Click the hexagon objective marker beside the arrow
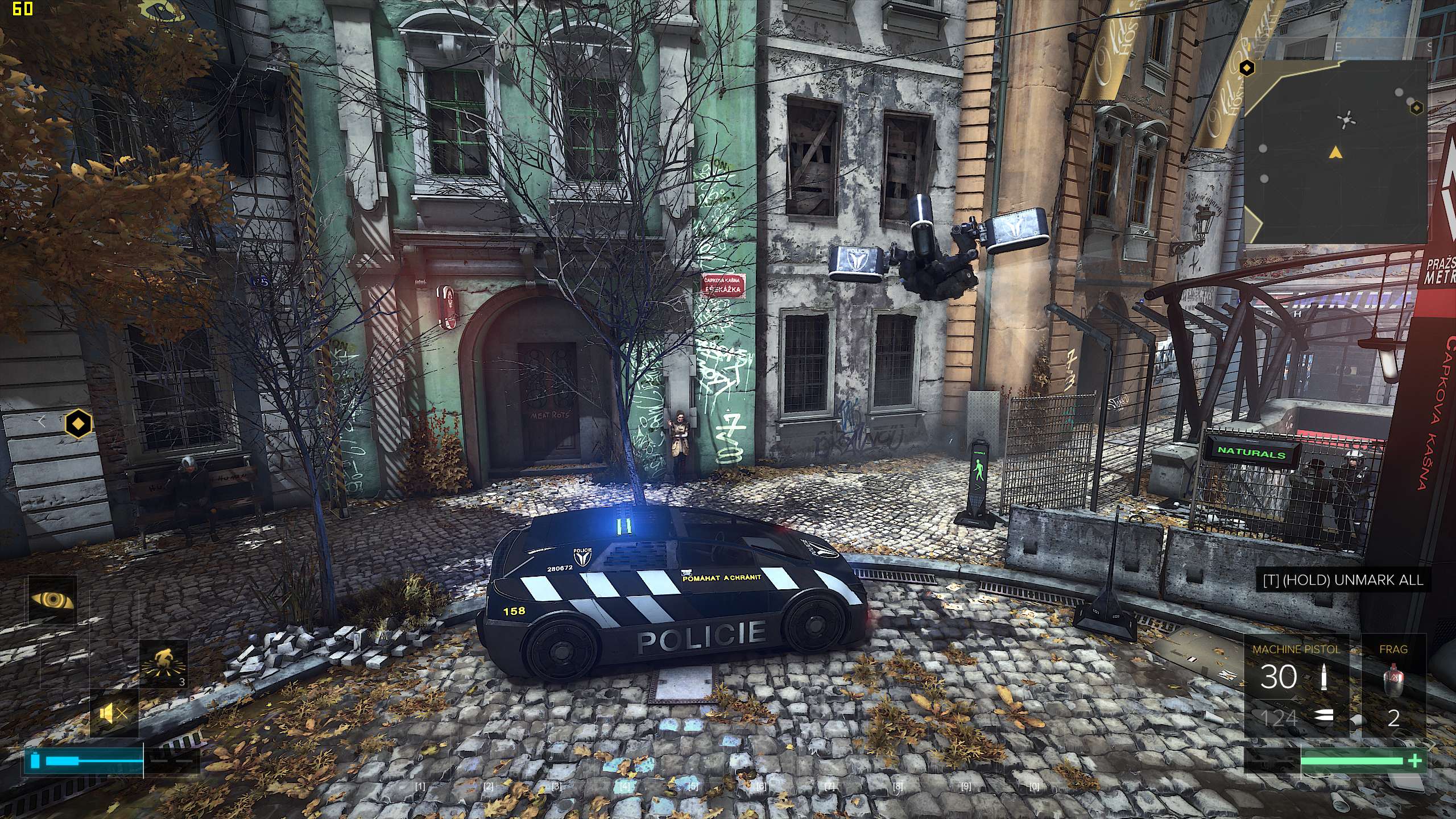Viewport: 1456px width, 819px height. coord(78,423)
